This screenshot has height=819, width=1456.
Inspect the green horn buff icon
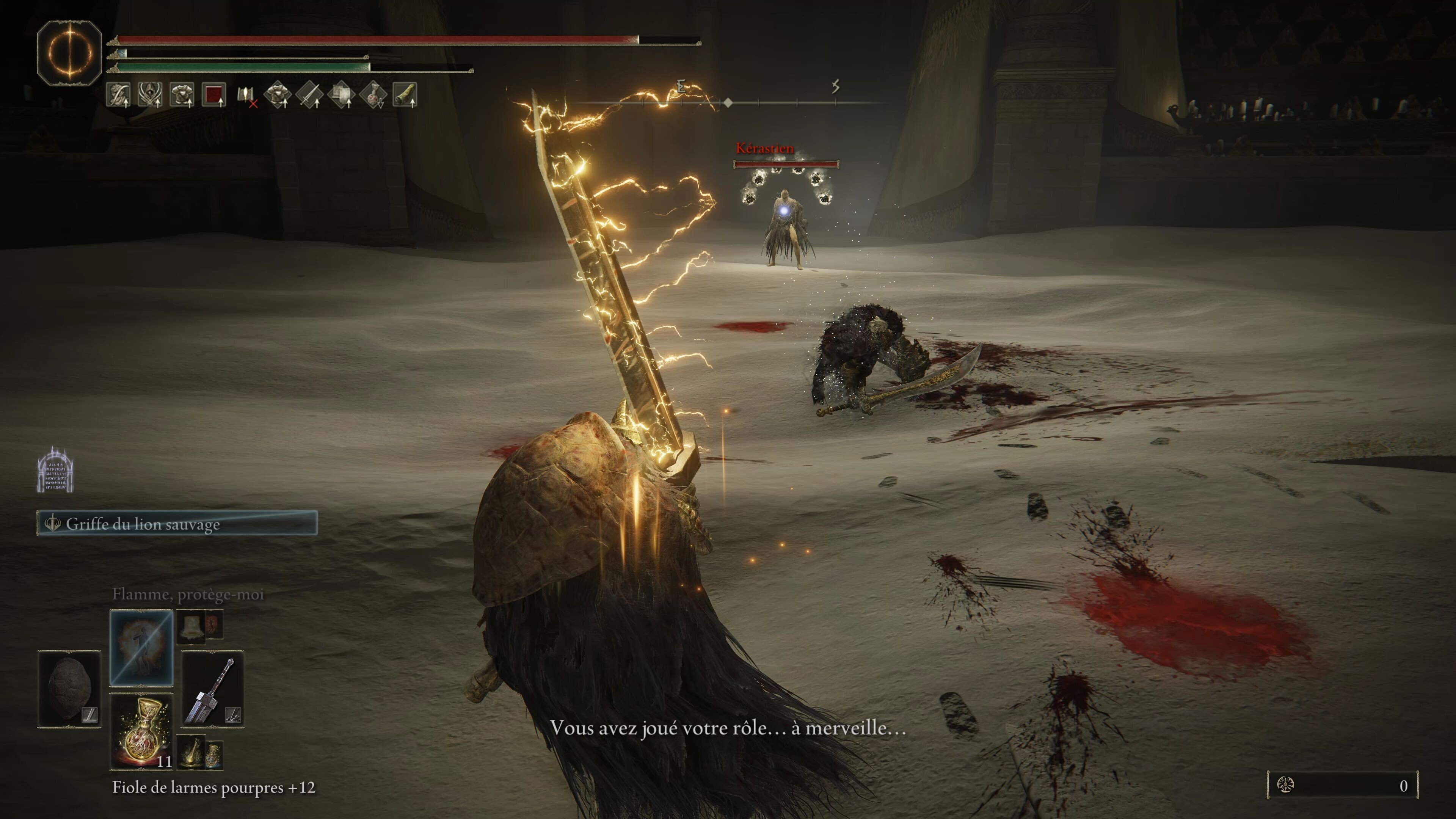[x=405, y=94]
